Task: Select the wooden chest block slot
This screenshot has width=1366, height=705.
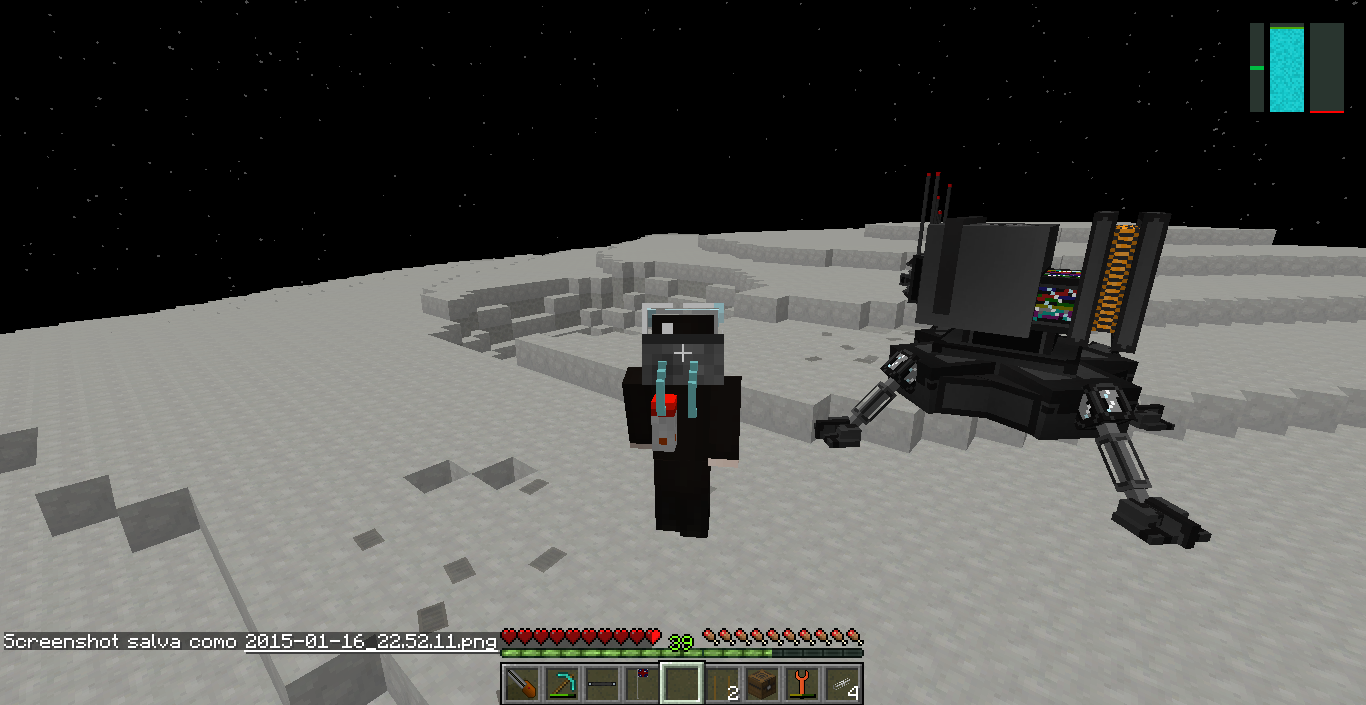Action: [x=762, y=685]
